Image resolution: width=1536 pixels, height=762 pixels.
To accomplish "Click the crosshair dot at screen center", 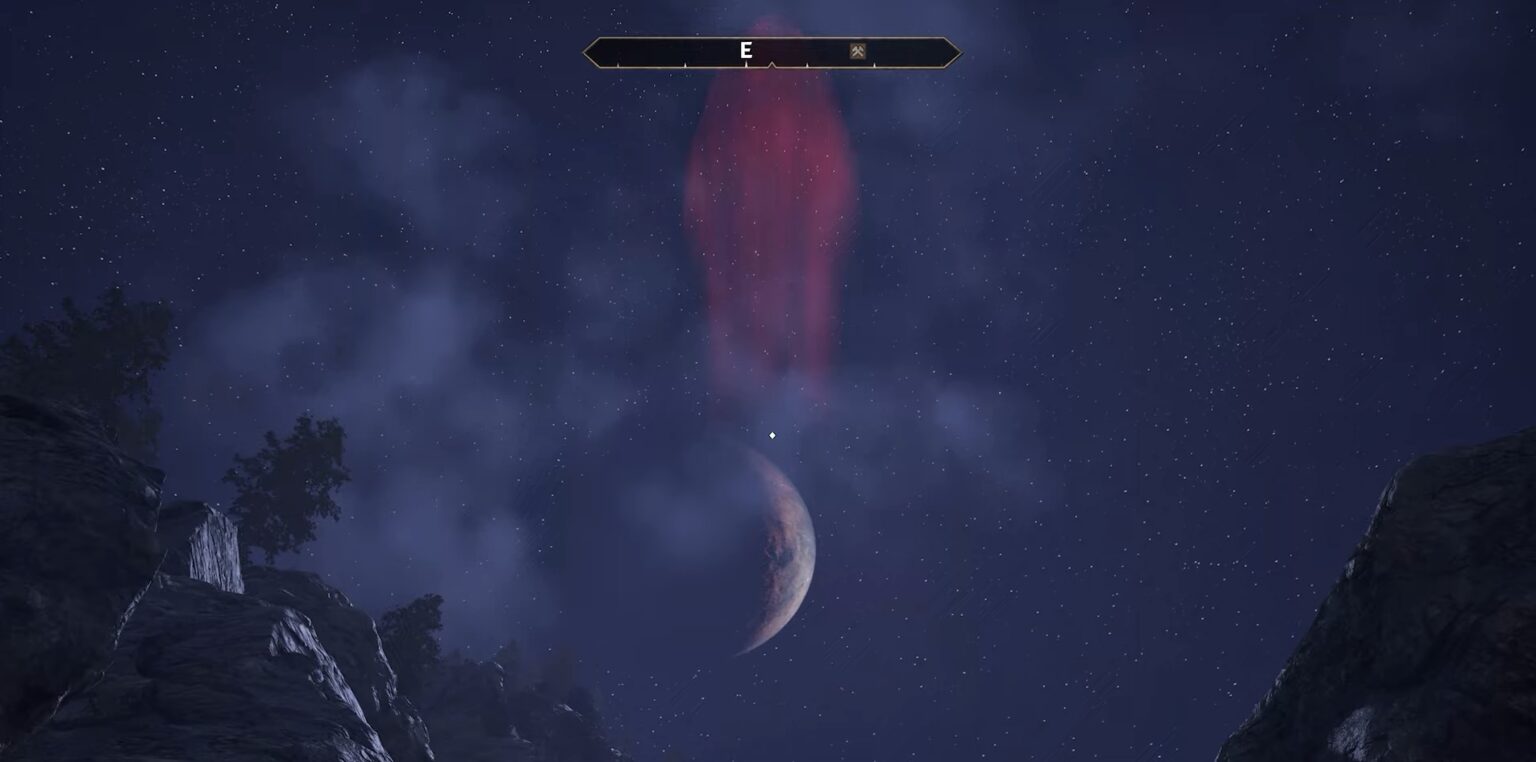I will point(772,435).
